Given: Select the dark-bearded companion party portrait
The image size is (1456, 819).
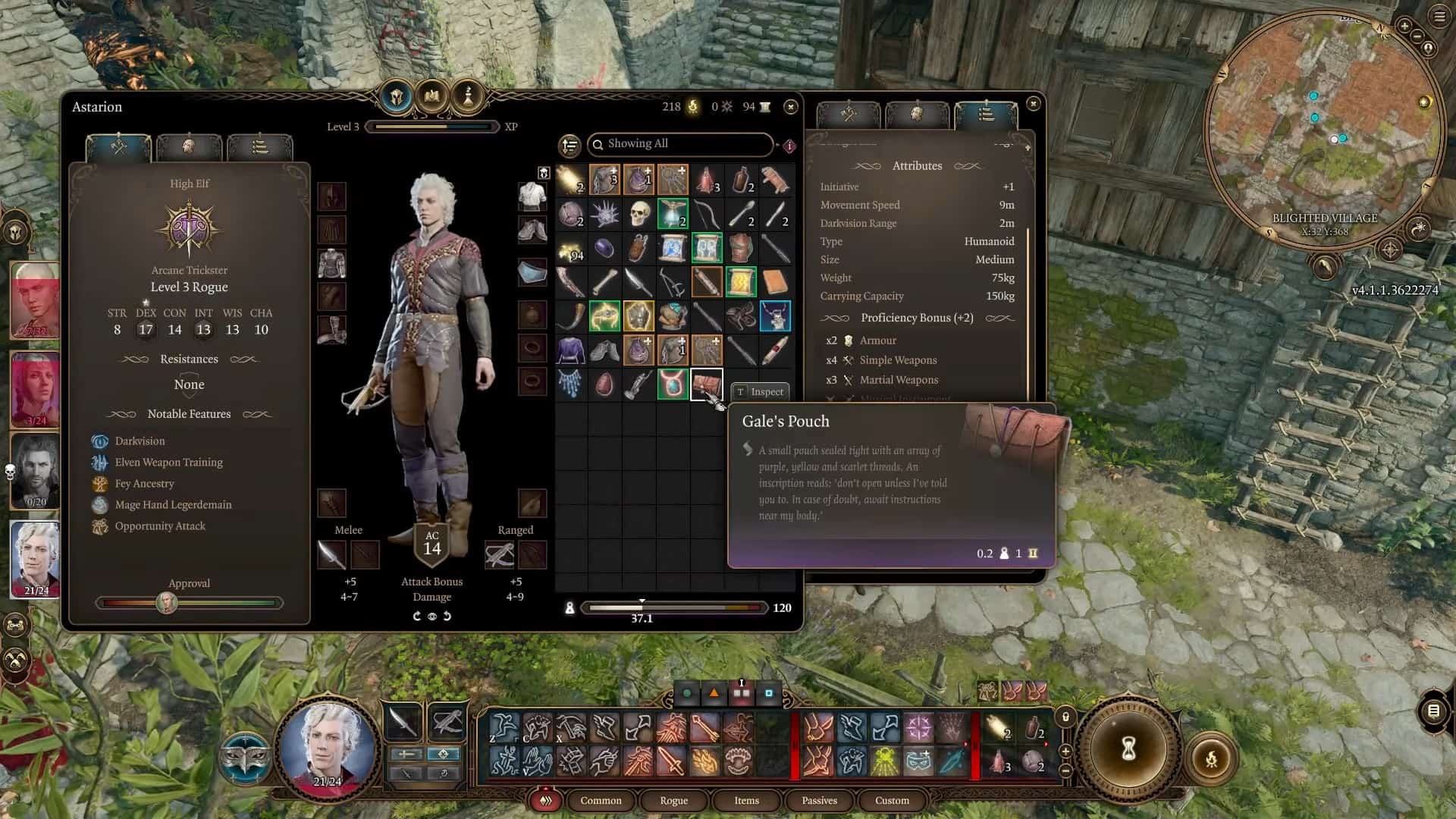Looking at the screenshot, I should (35, 472).
